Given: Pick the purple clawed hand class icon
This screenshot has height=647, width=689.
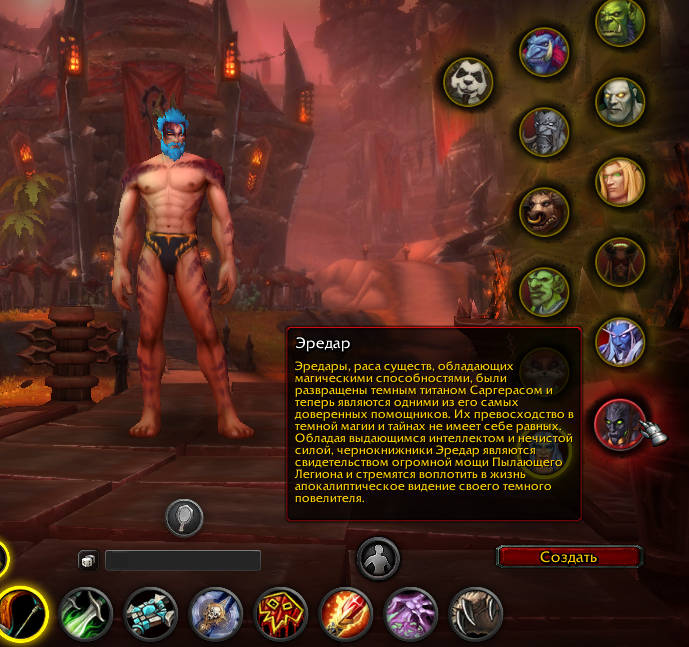Looking at the screenshot, I should pyautogui.click(x=410, y=613).
